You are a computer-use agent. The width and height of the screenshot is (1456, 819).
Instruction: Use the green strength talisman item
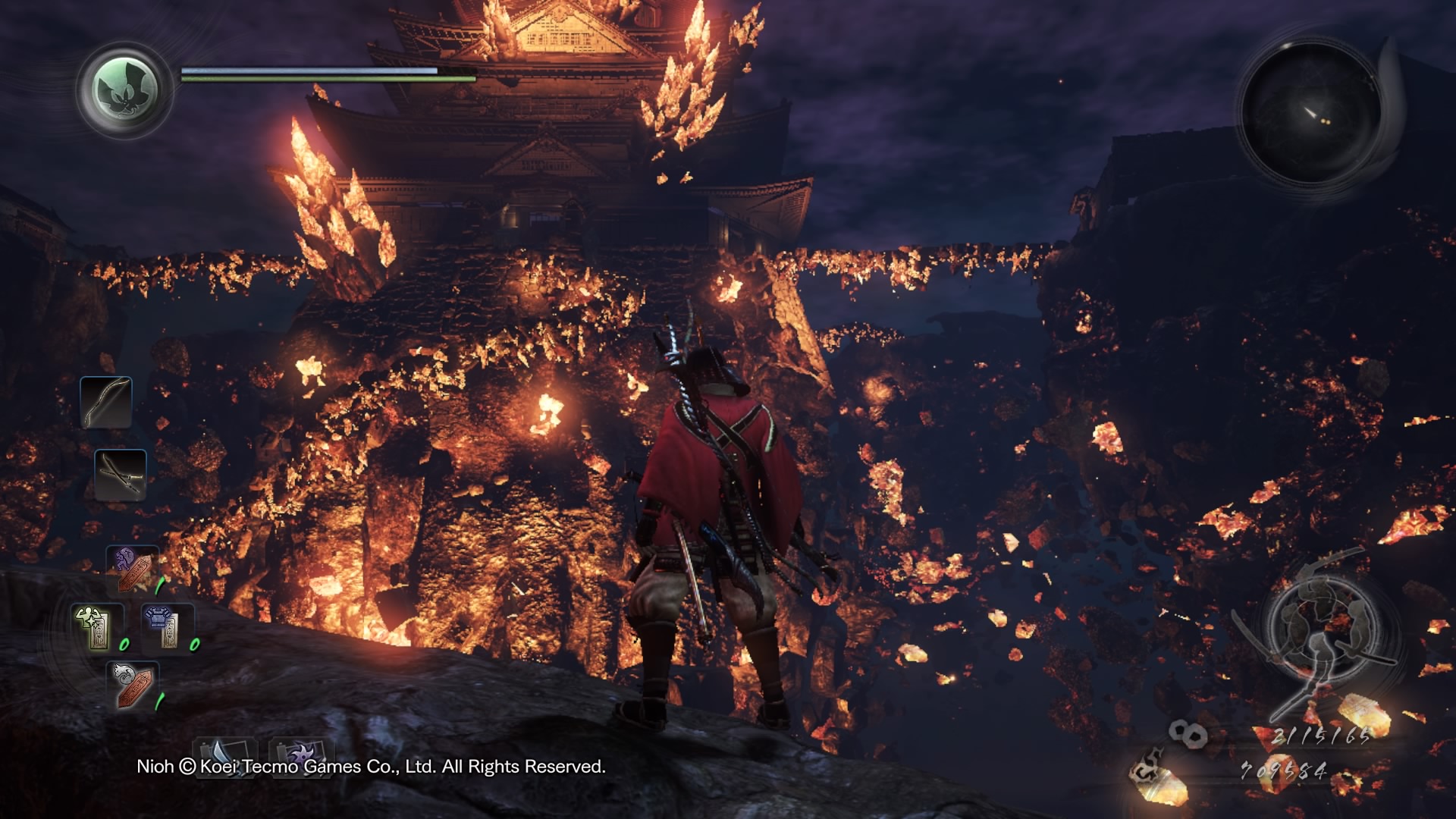pyautogui.click(x=96, y=628)
